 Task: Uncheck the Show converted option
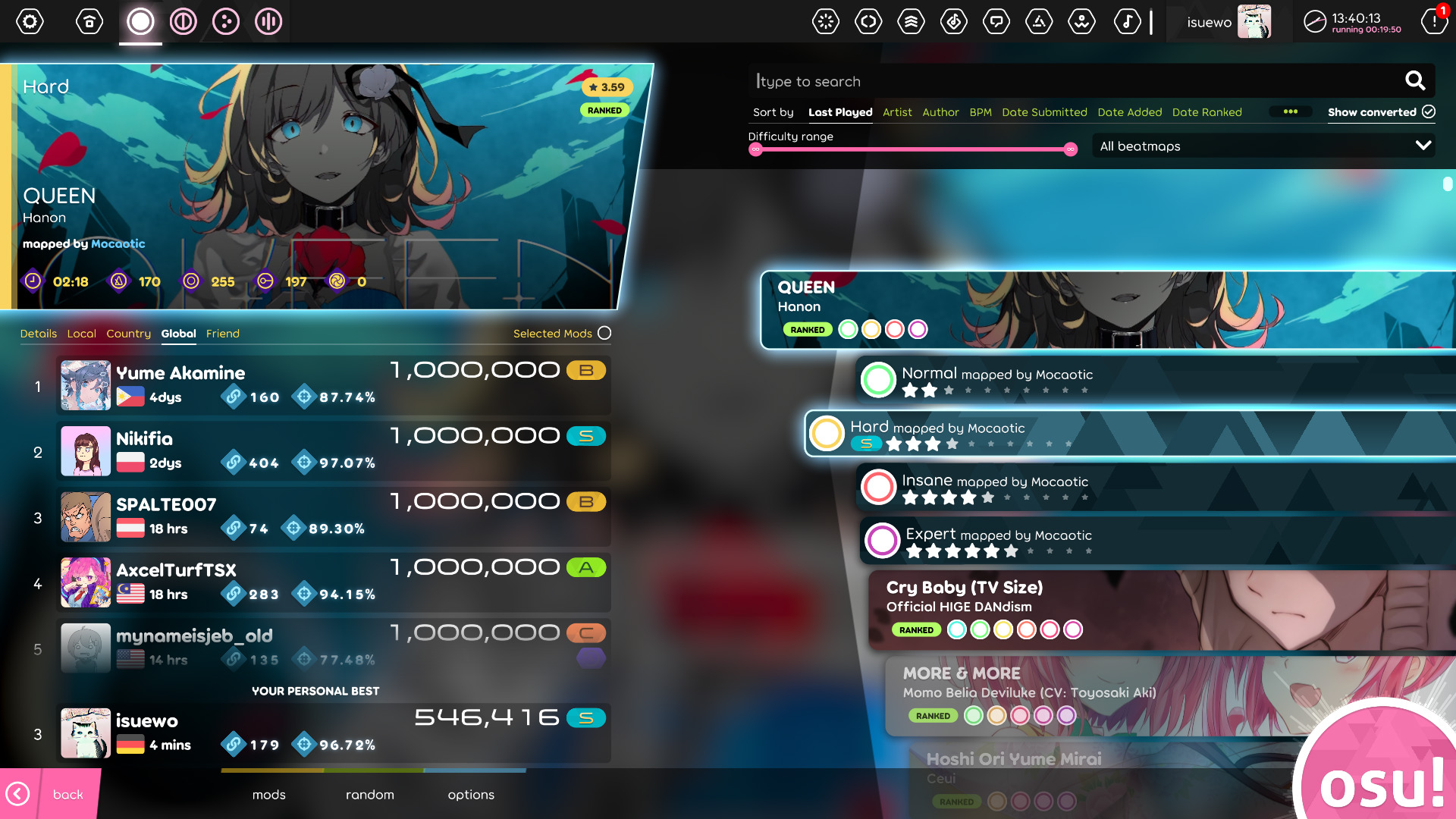[1429, 111]
